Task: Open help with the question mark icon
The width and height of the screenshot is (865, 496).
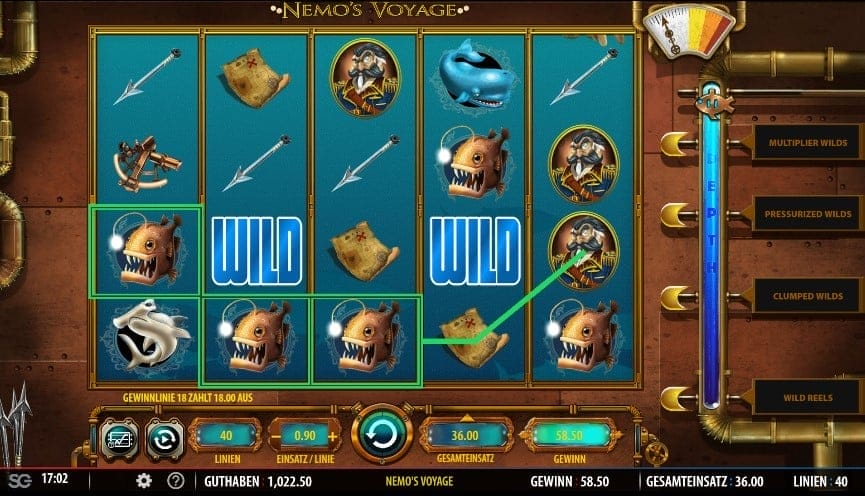Action: 176,481
